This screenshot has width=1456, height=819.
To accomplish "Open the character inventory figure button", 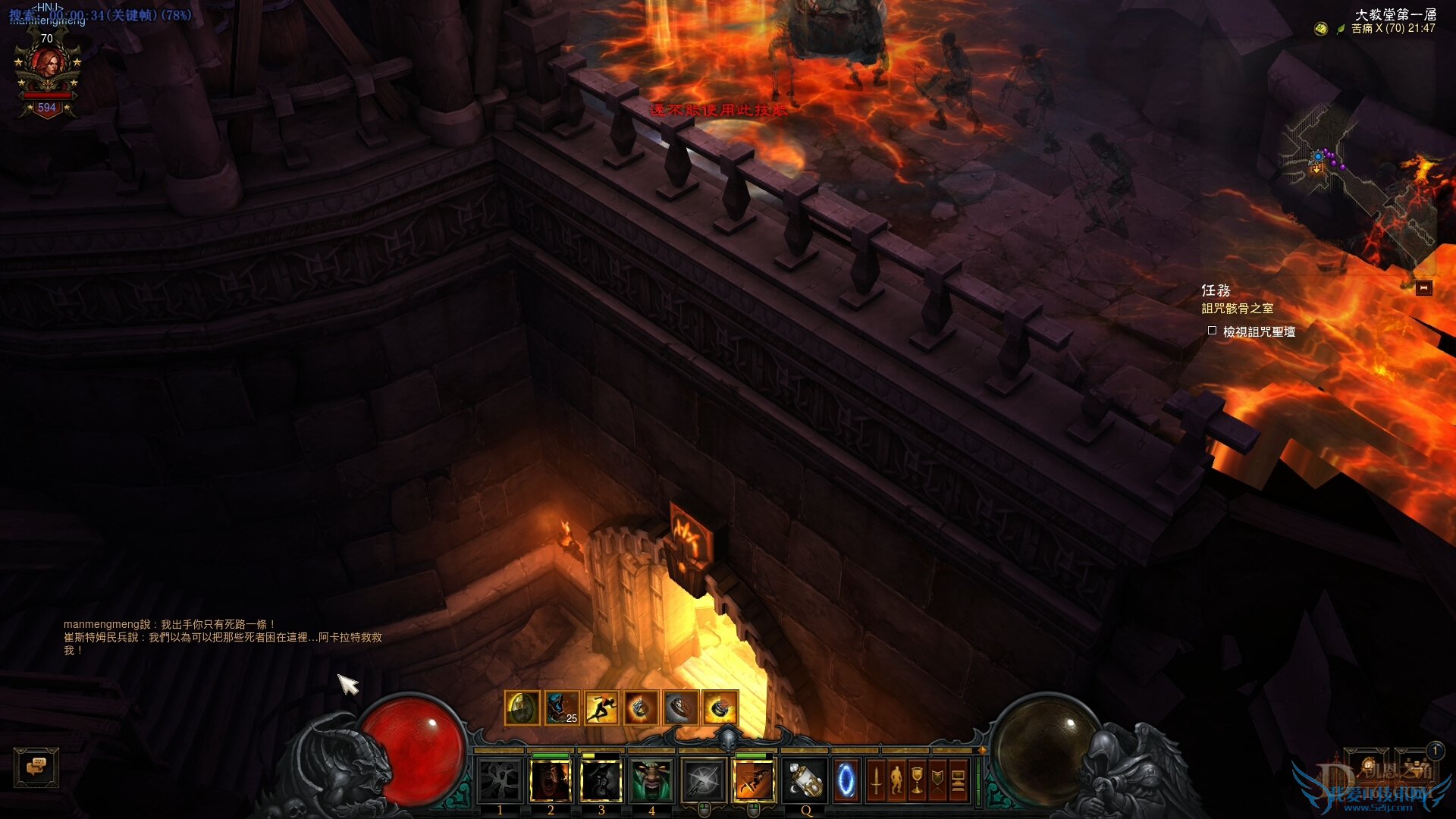I will pos(896,781).
